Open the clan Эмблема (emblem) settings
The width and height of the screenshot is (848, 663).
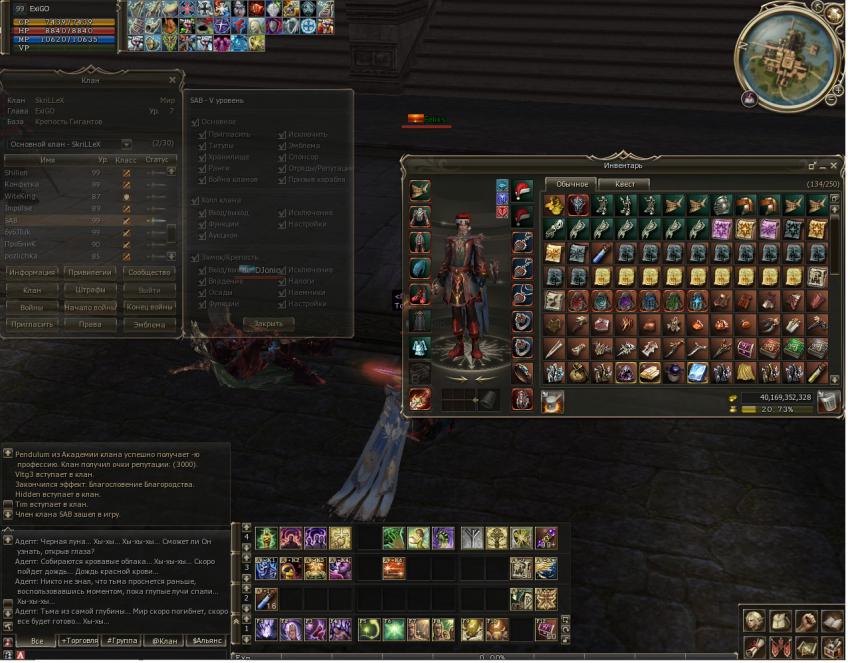pos(149,324)
